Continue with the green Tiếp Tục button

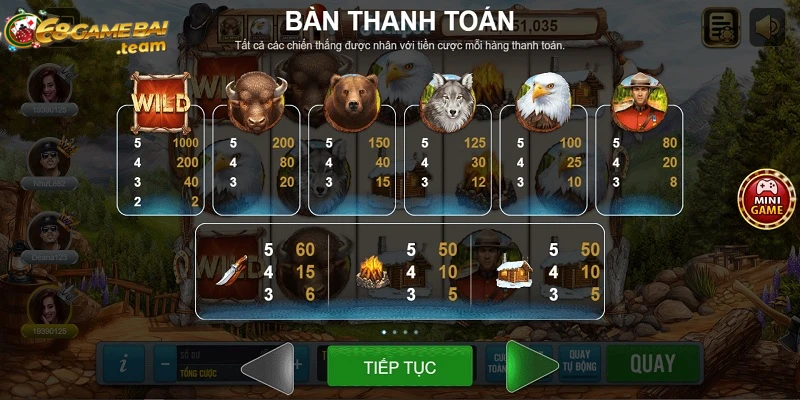tap(400, 367)
